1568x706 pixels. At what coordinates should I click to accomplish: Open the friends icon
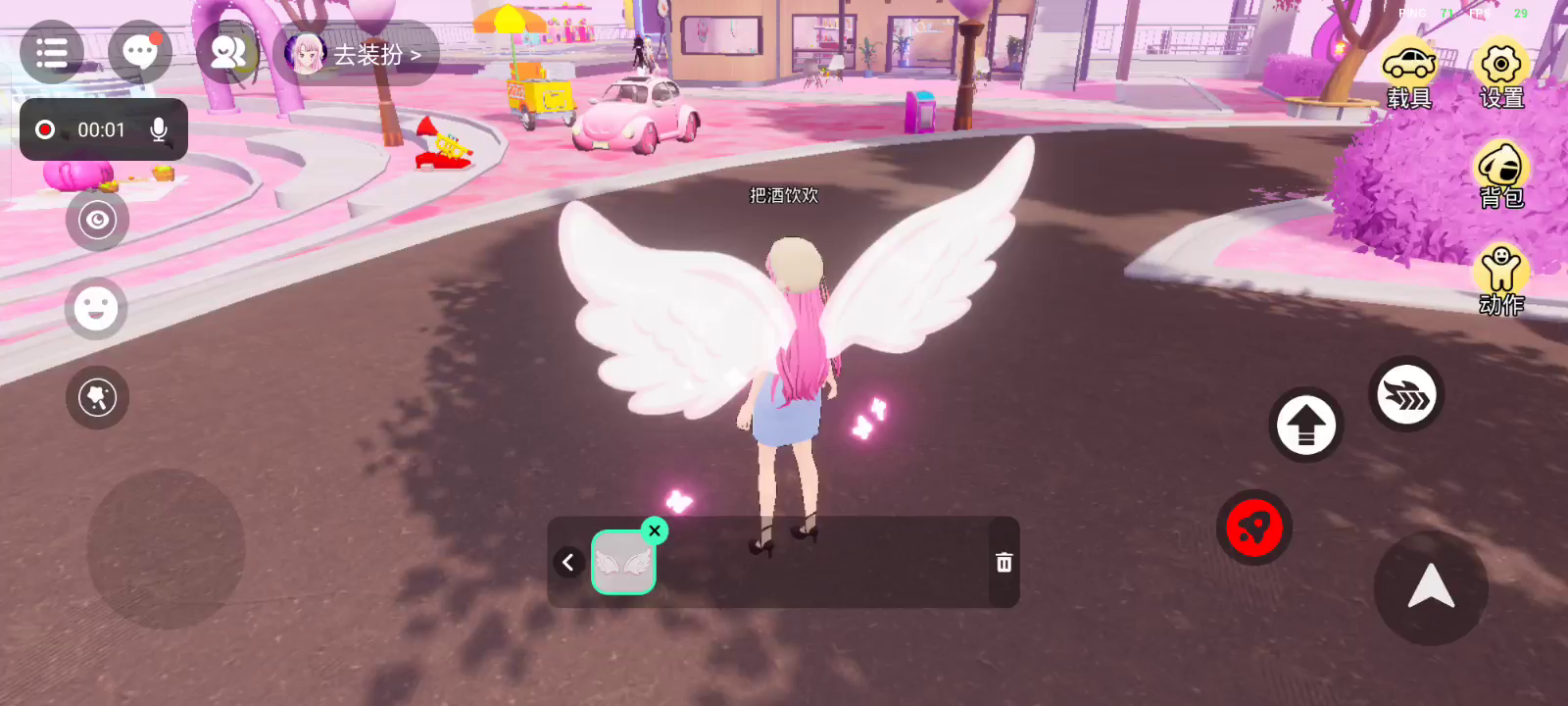tap(227, 53)
